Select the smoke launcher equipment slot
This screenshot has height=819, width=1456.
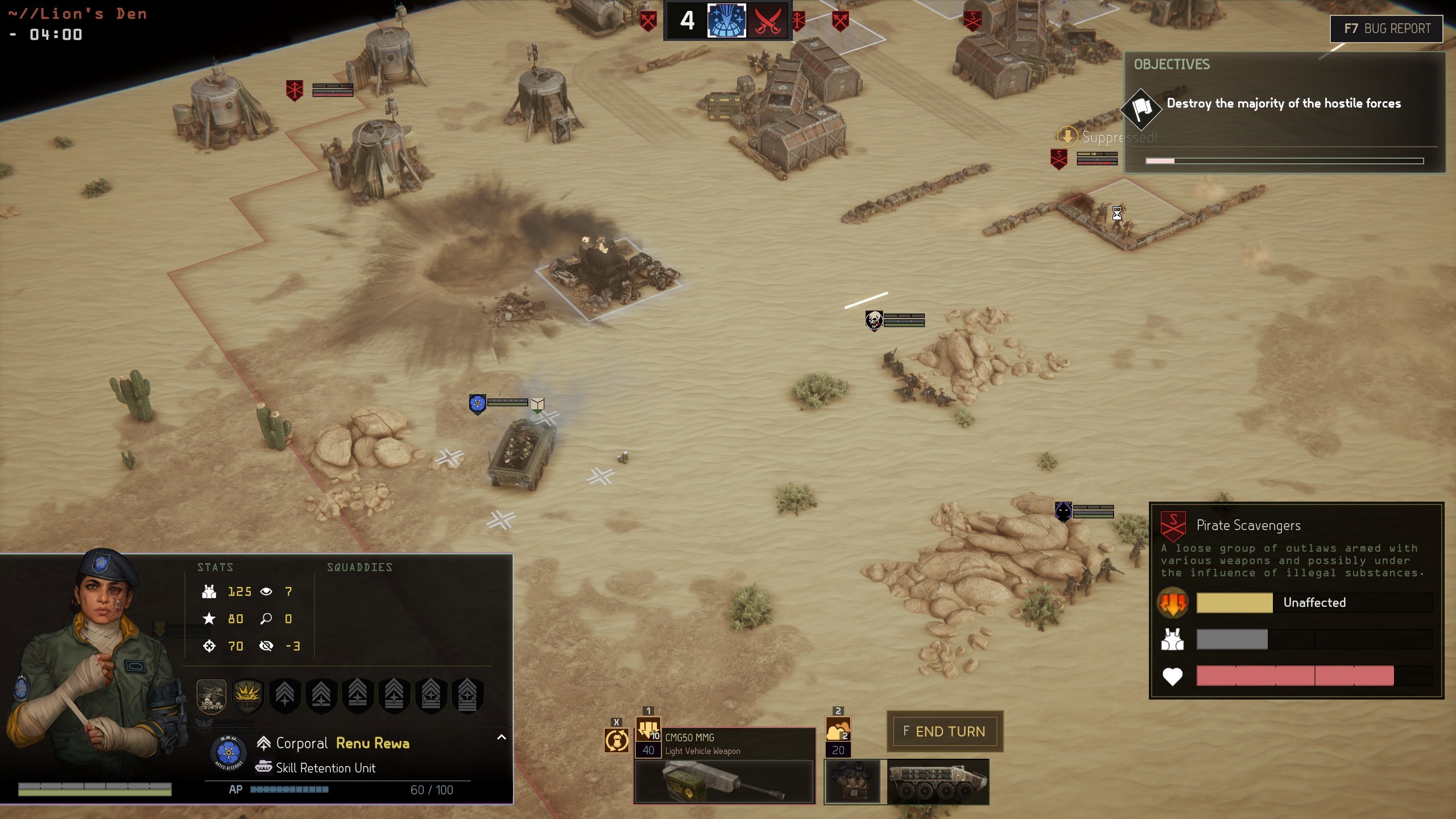(x=852, y=781)
